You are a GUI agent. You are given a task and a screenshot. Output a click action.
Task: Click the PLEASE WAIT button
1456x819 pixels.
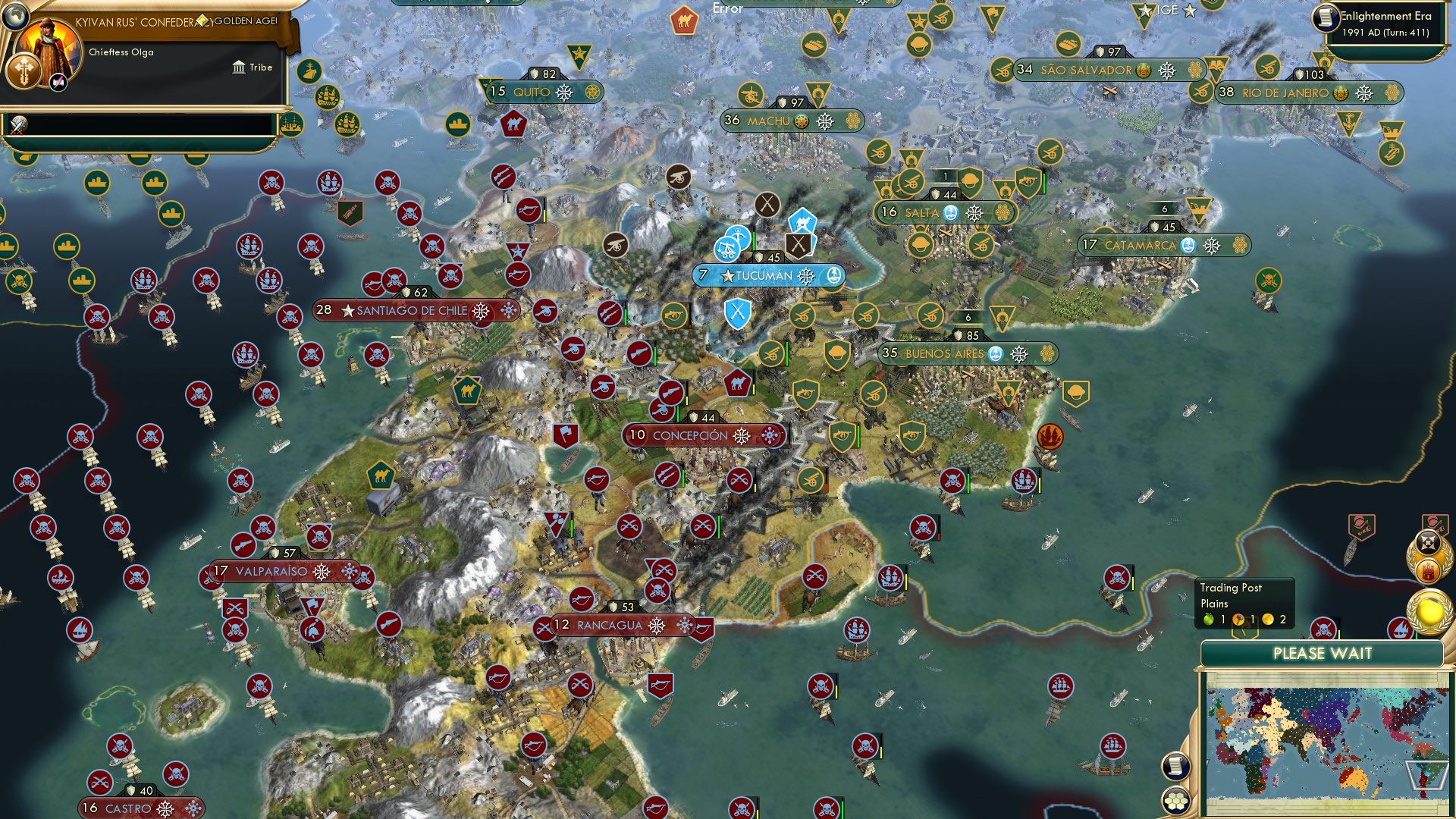pyautogui.click(x=1323, y=653)
